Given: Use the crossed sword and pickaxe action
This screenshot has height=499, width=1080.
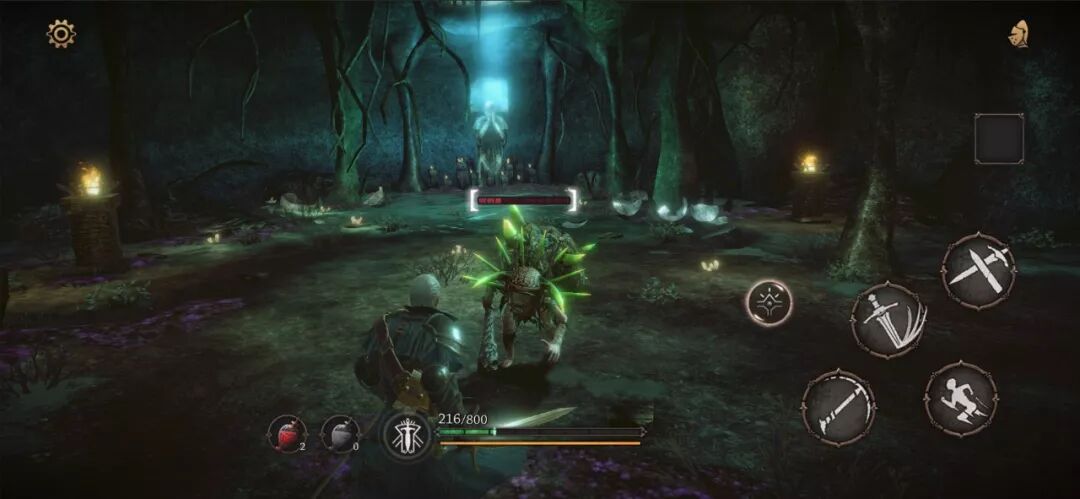Looking at the screenshot, I should (x=978, y=270).
